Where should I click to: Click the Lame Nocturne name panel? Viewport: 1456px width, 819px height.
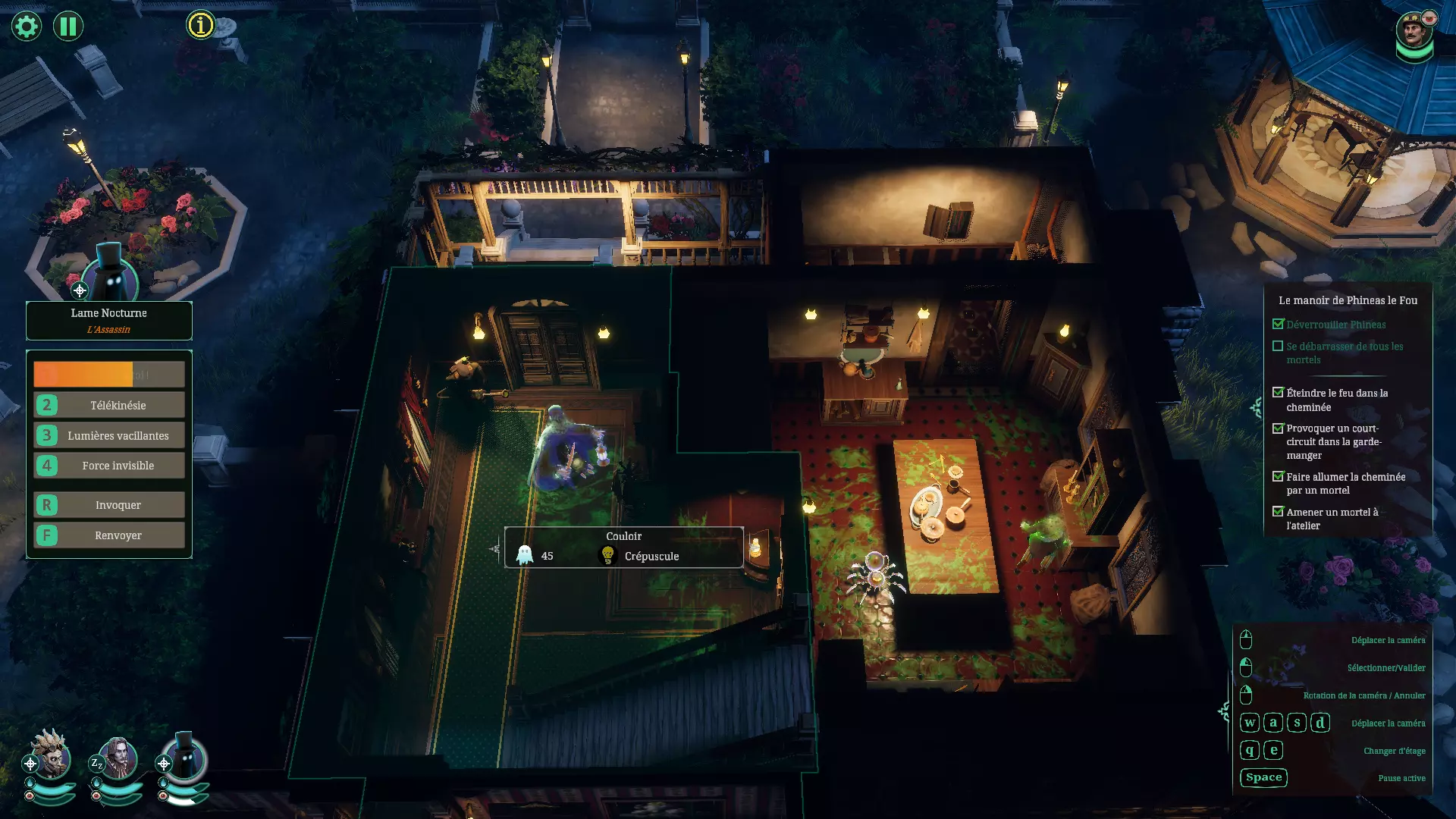coord(109,320)
